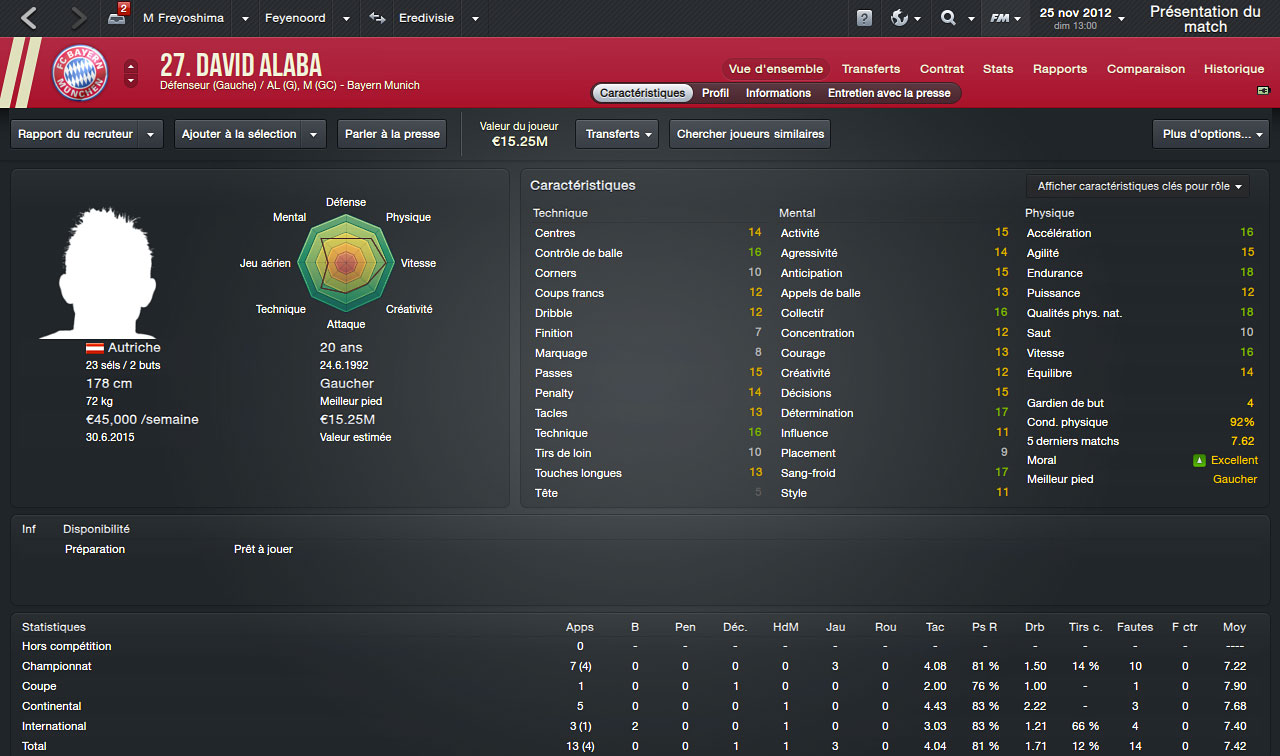View the Historique tab
Screen dimensions: 1280x756
click(x=1234, y=69)
